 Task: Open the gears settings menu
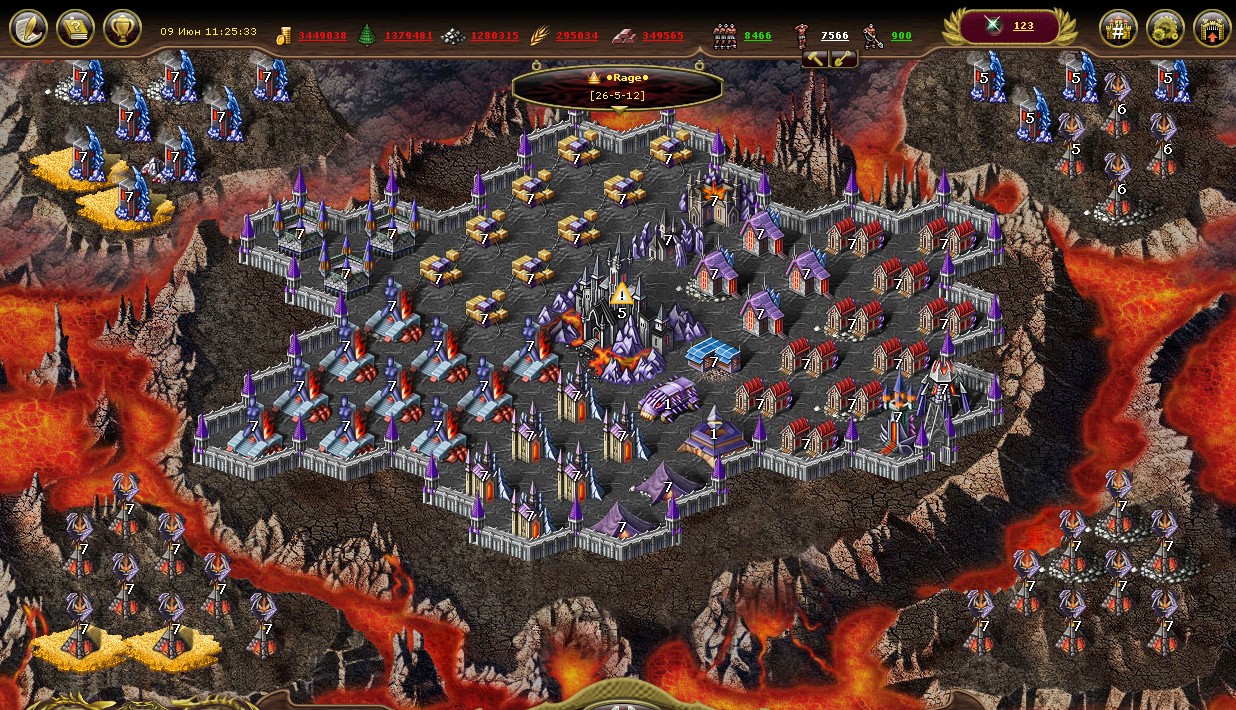(1165, 29)
